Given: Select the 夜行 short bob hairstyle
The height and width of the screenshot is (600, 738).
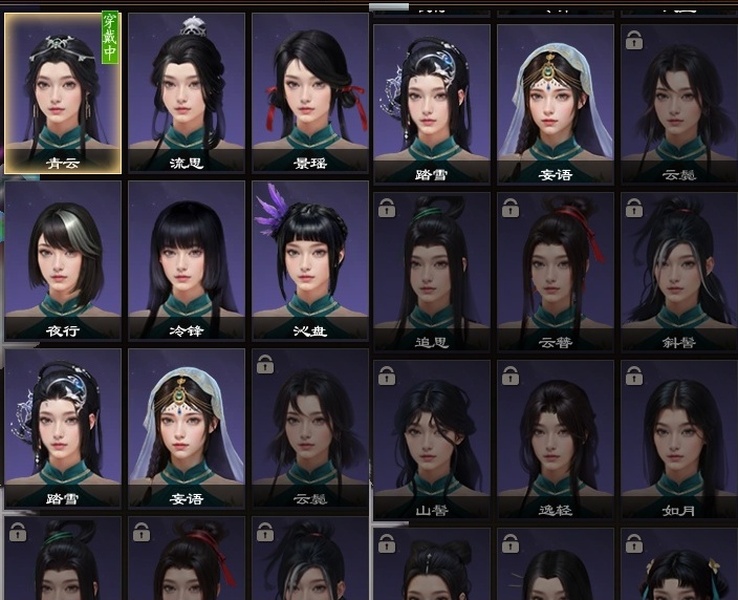Looking at the screenshot, I should pos(63,258).
